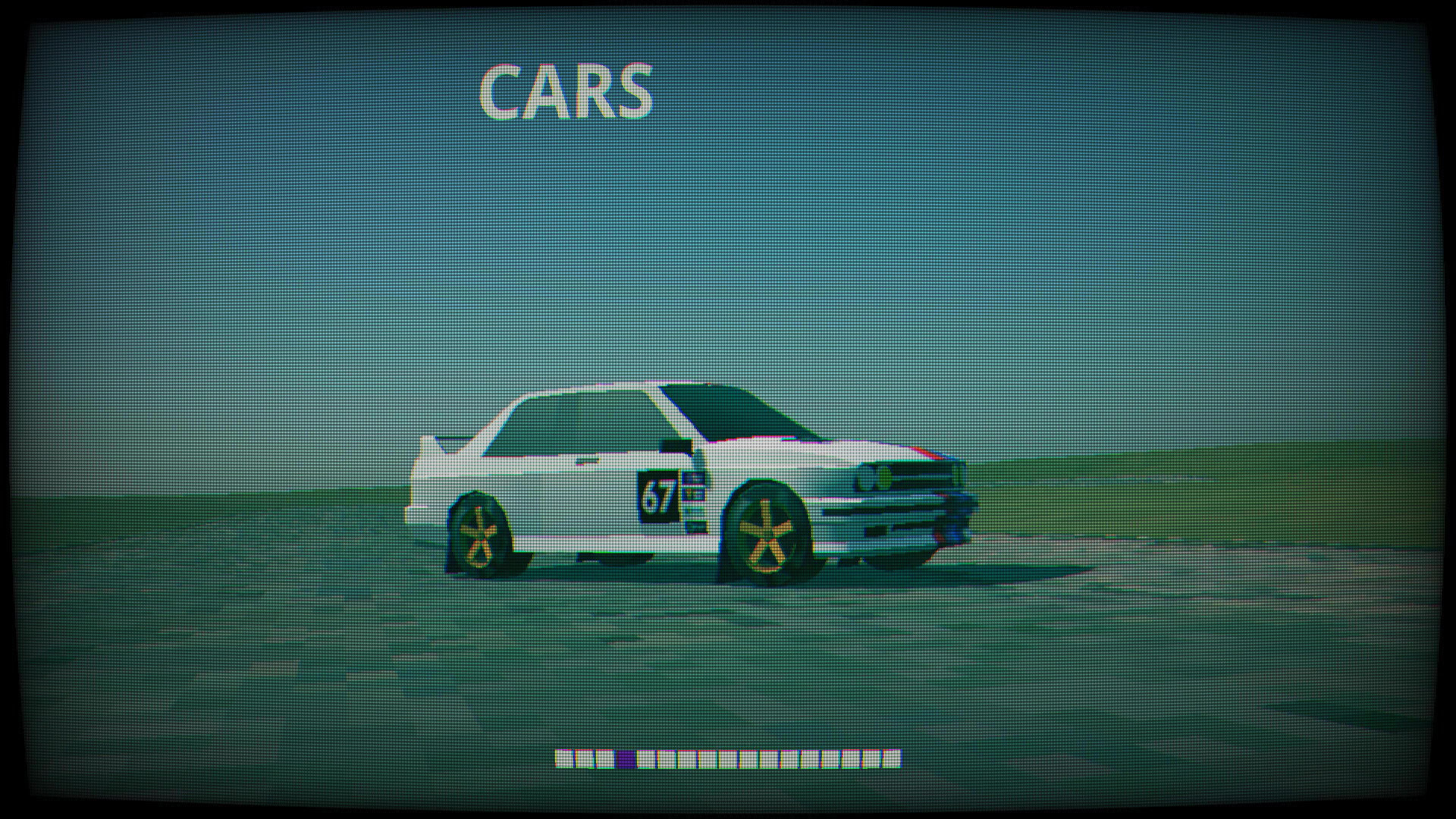Click the rear spoiler of the car
Viewport: 1456px width, 819px height.
[x=447, y=444]
